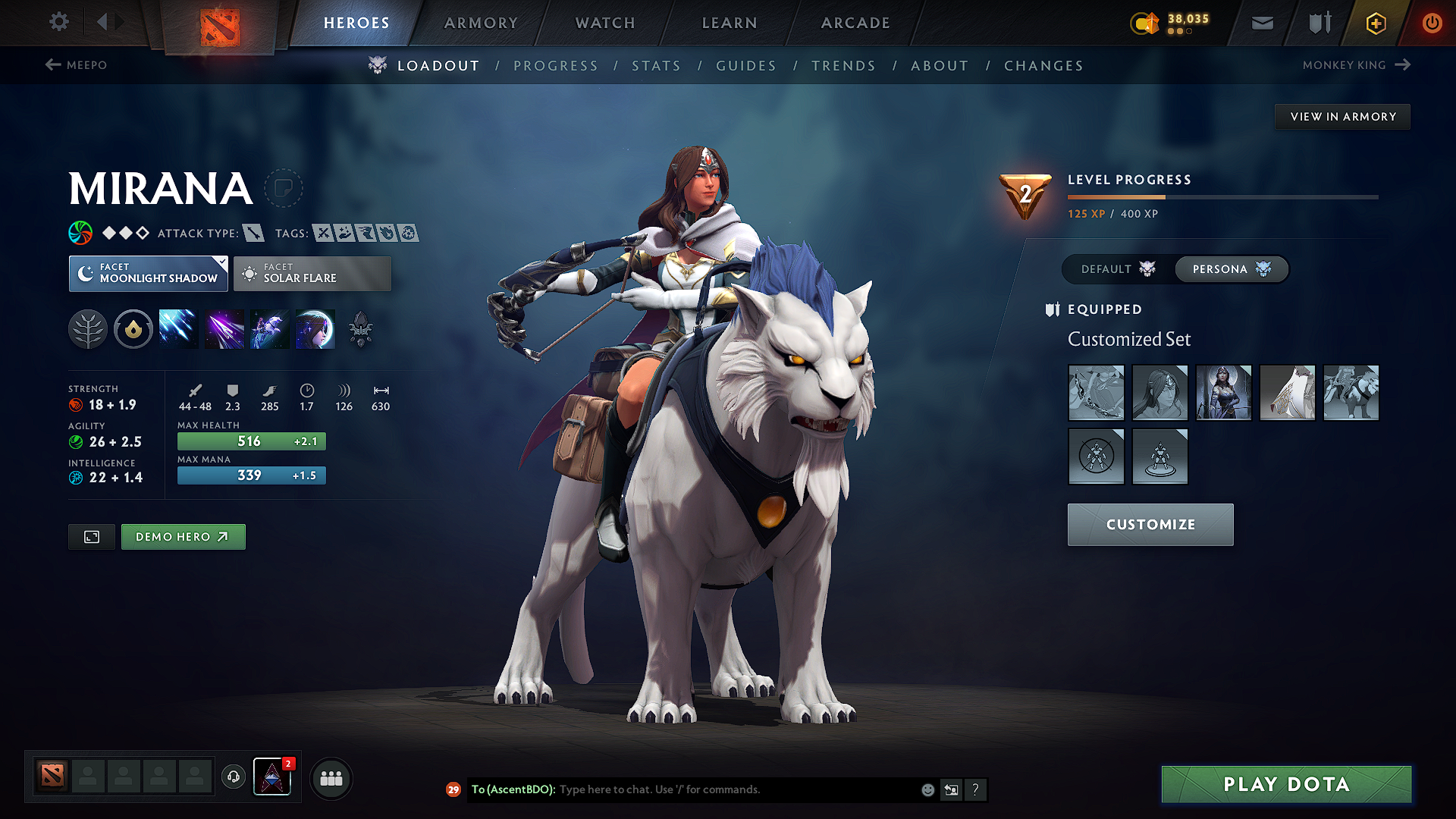The width and height of the screenshot is (1456, 819).
Task: Select the SOLAR FLARE facet
Action: 312,273
